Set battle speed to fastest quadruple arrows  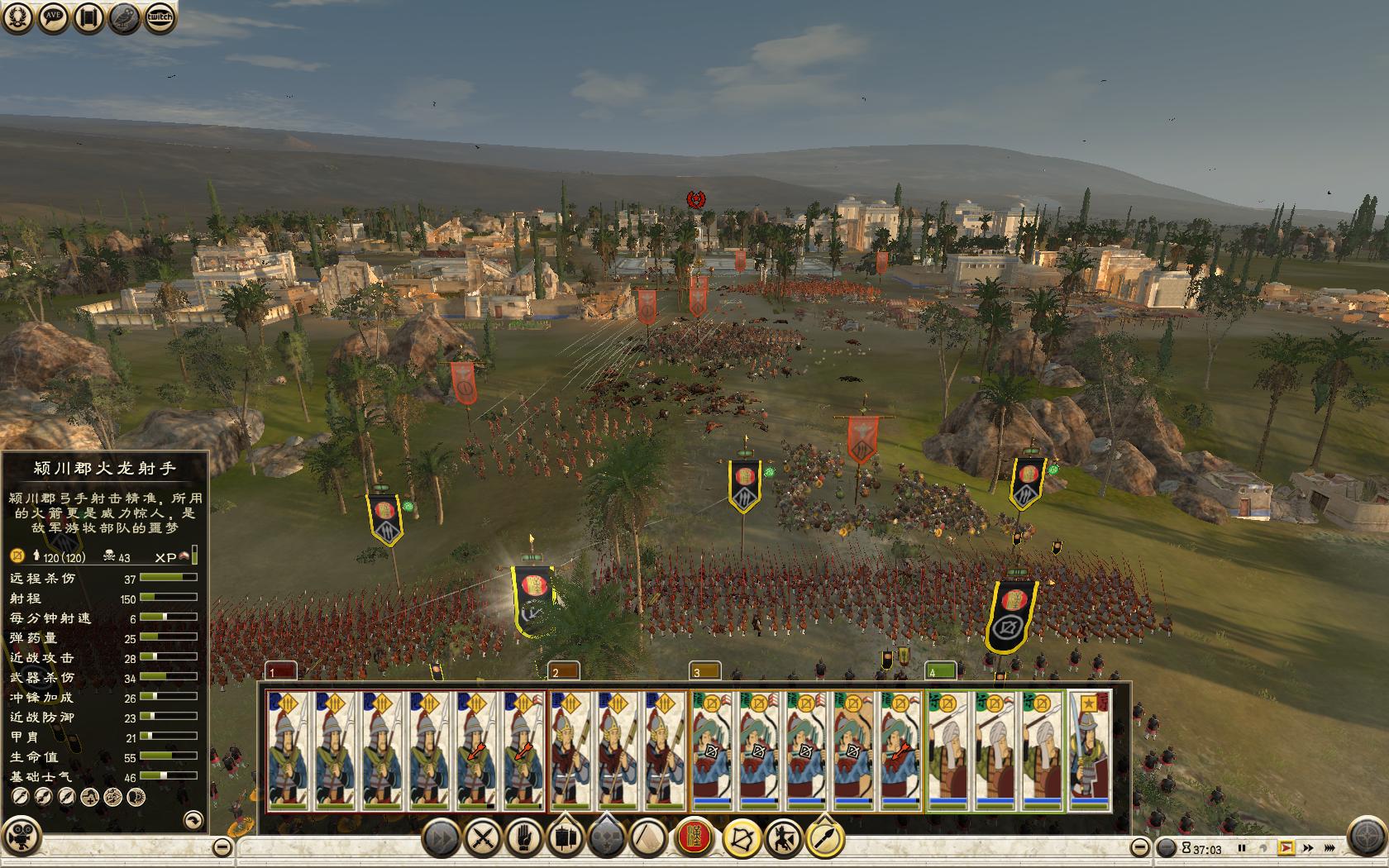[1329, 848]
